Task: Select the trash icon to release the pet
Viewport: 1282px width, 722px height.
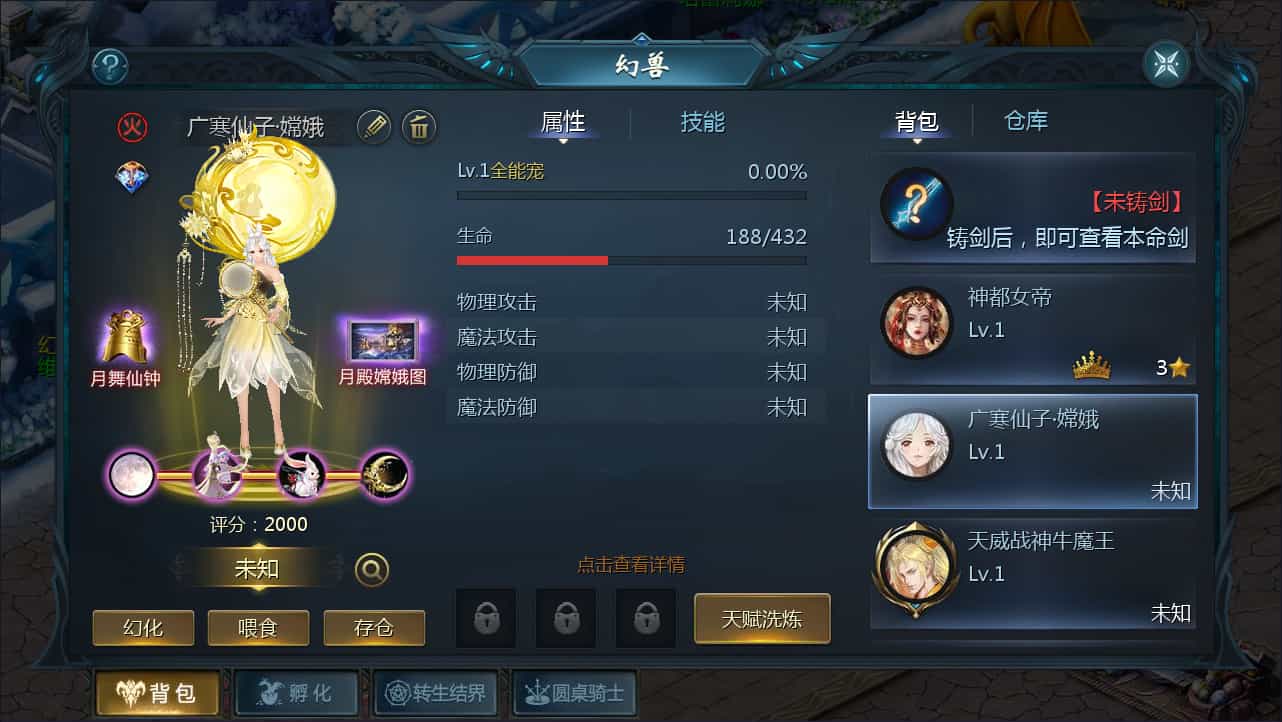Action: 419,128
